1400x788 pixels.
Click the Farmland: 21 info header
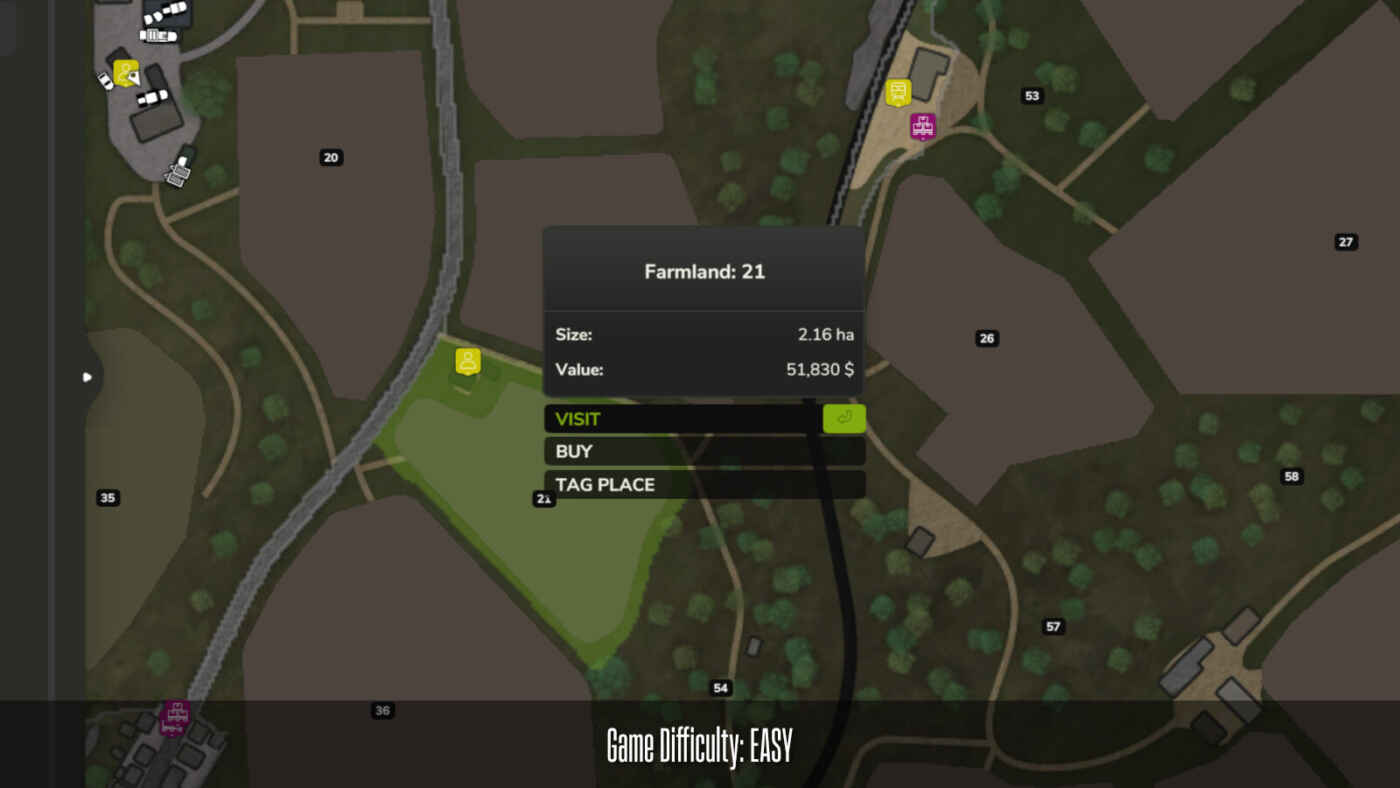[703, 271]
